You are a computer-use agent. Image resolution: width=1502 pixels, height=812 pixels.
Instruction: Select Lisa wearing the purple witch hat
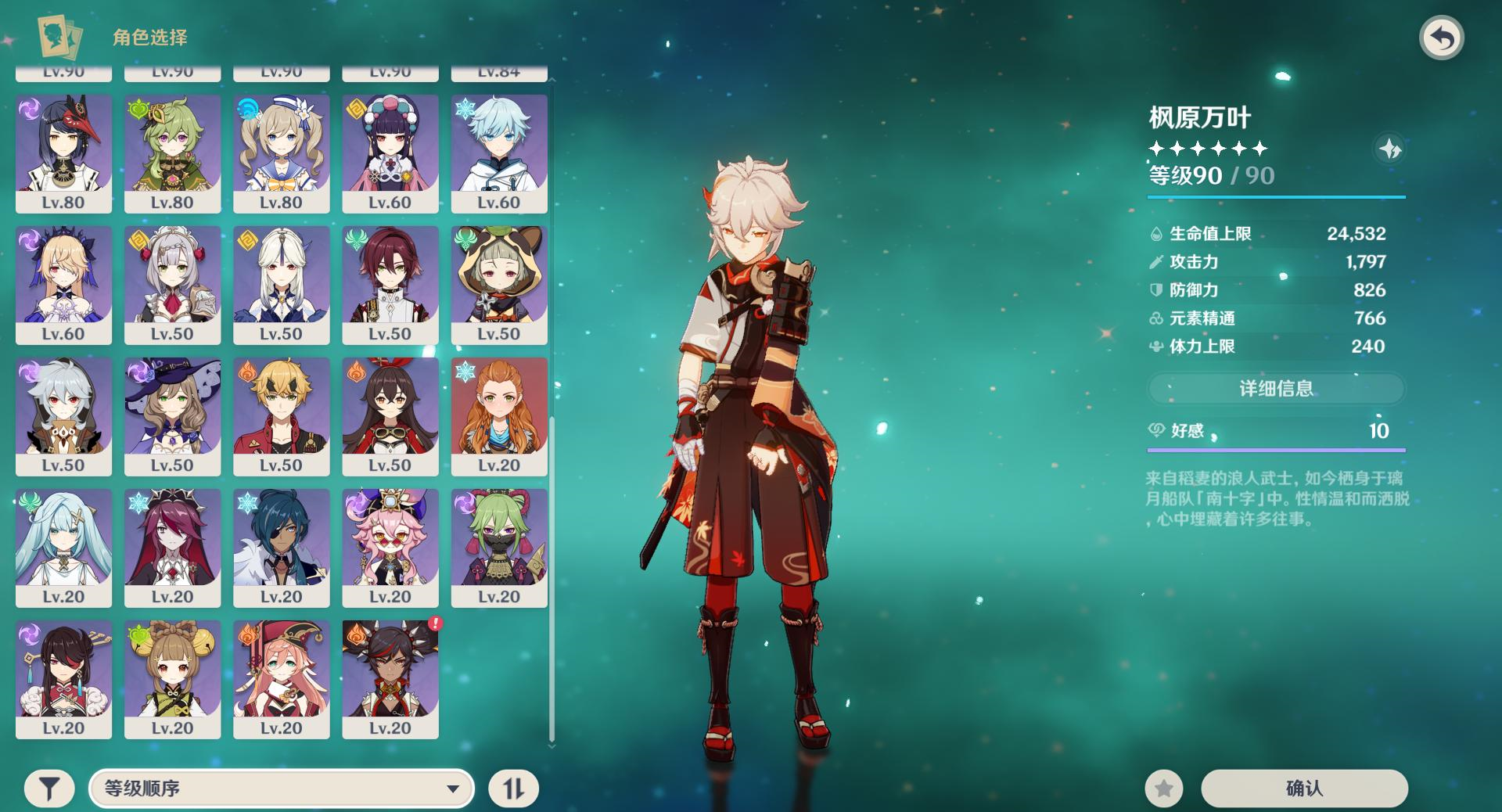click(172, 416)
